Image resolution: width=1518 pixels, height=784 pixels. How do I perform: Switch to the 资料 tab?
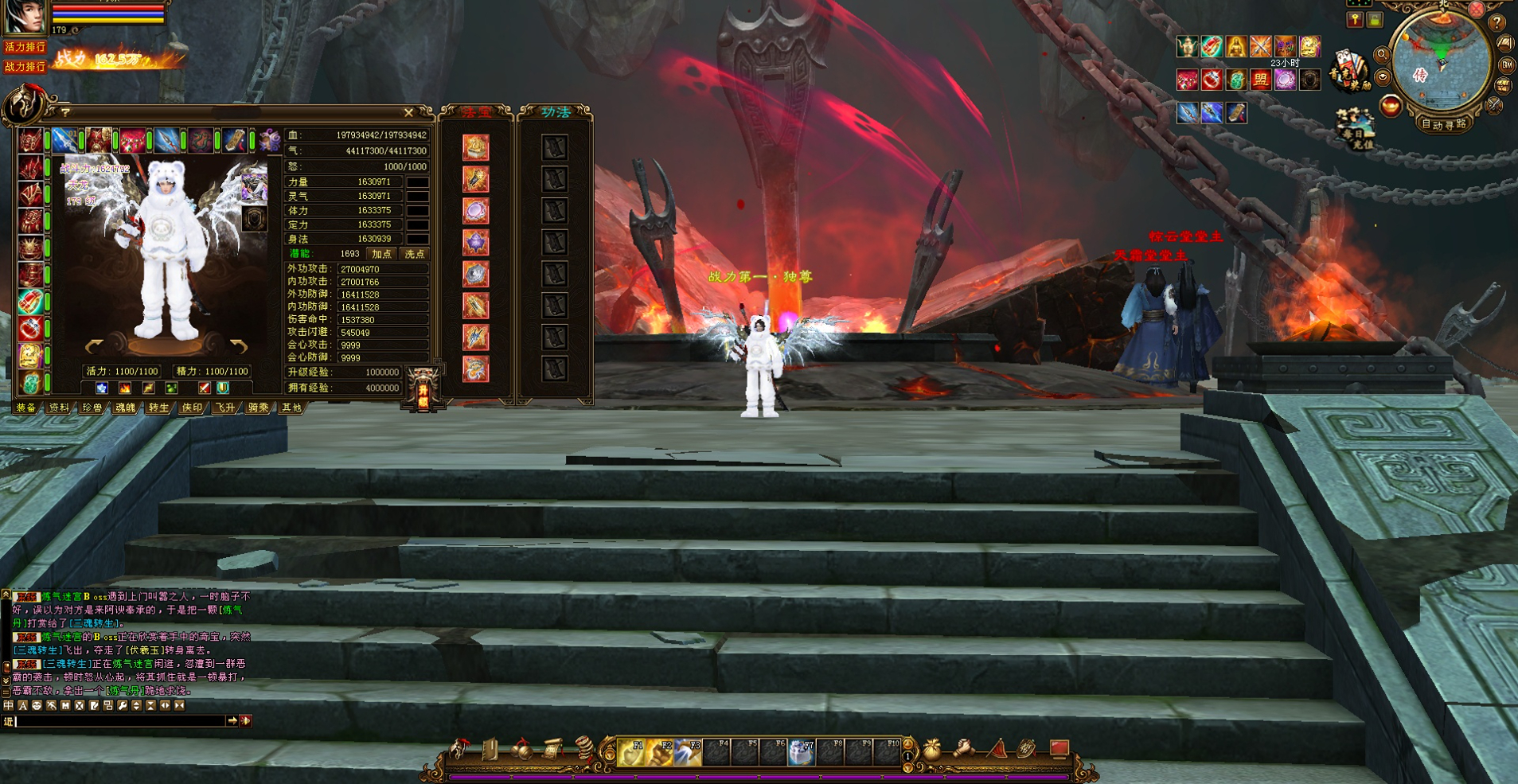[59, 408]
